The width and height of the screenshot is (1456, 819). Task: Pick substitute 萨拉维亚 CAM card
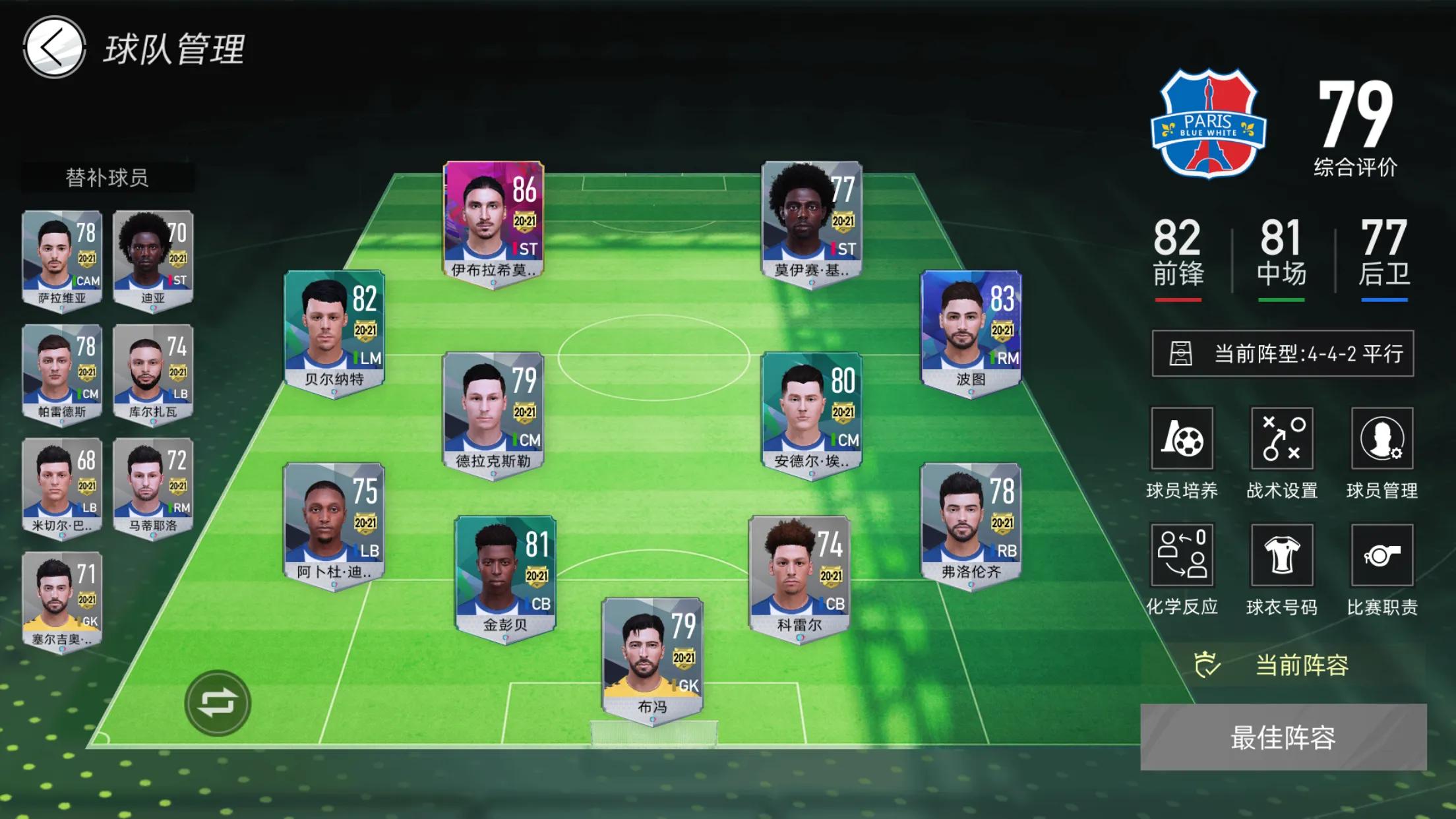click(62, 258)
